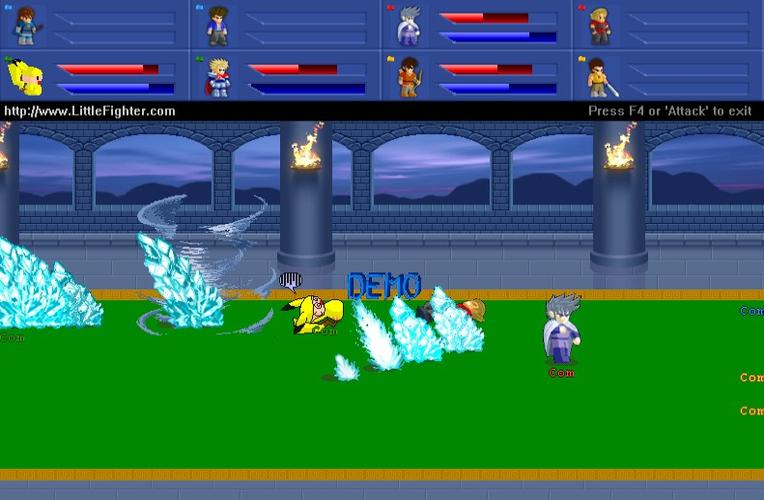
Task: Pick the spiky dark-haired fighter portrait
Action: [216, 25]
